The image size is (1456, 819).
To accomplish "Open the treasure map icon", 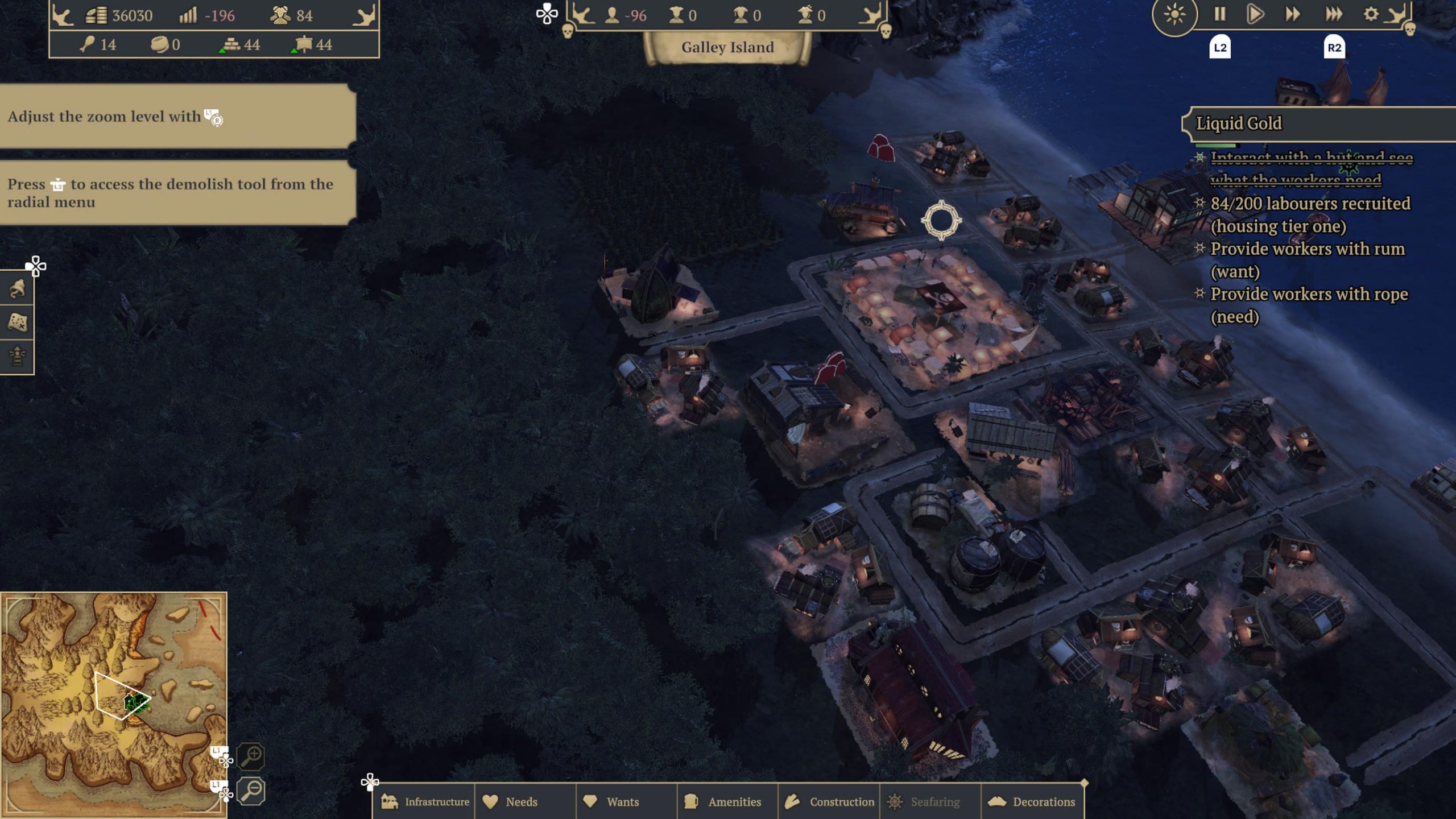I will click(17, 322).
